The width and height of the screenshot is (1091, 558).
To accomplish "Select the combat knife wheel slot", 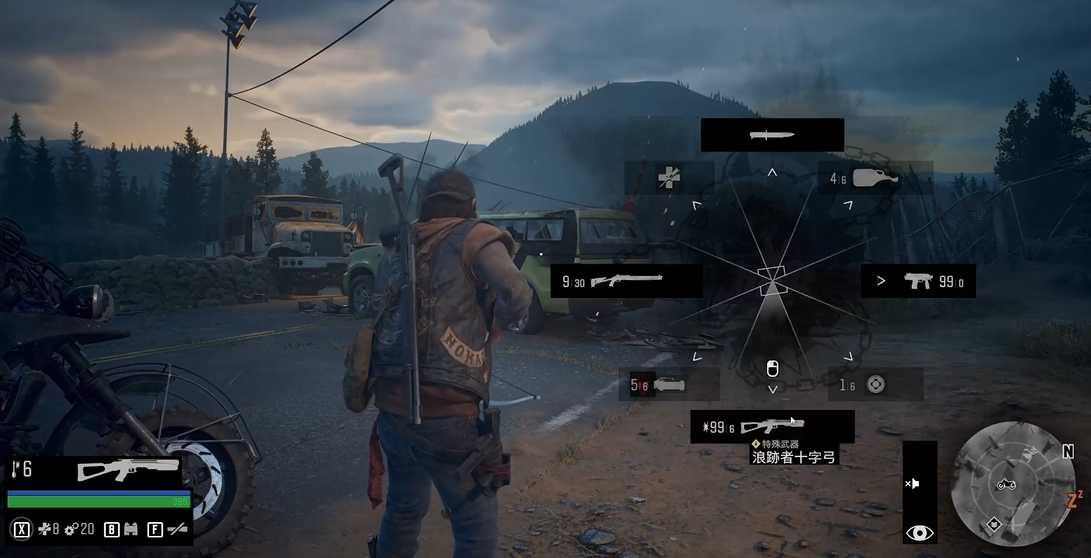I will point(771,135).
